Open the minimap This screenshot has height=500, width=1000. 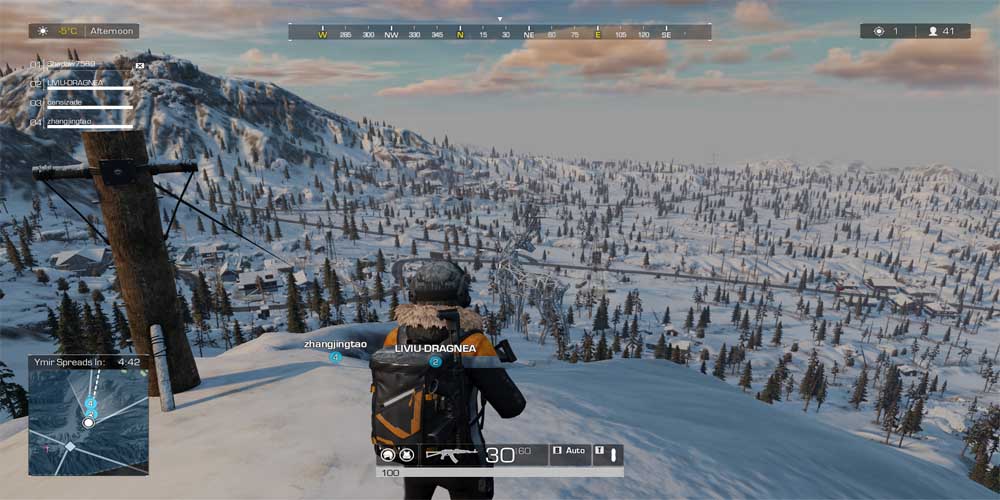coord(88,421)
